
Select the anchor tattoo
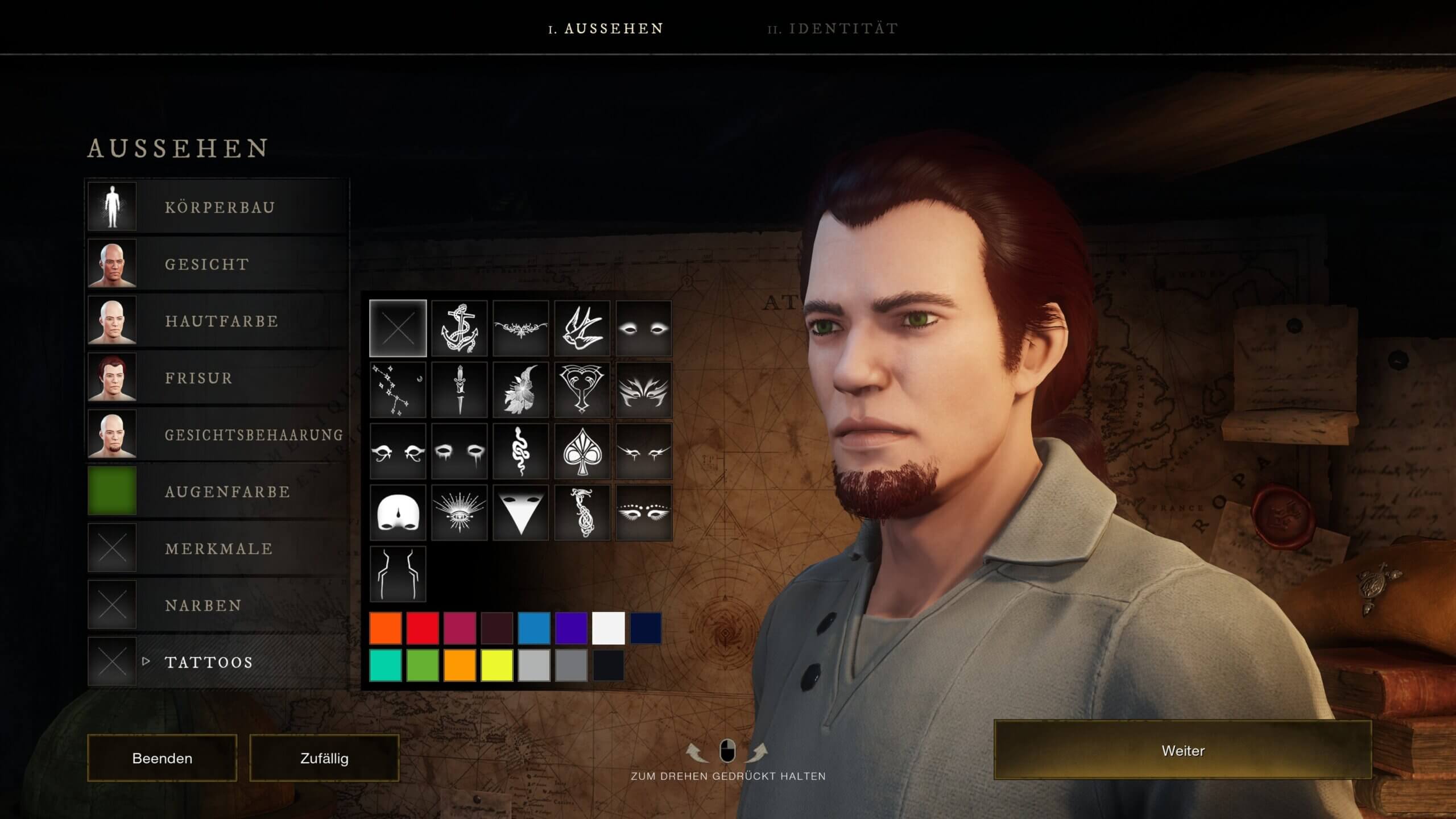click(459, 329)
